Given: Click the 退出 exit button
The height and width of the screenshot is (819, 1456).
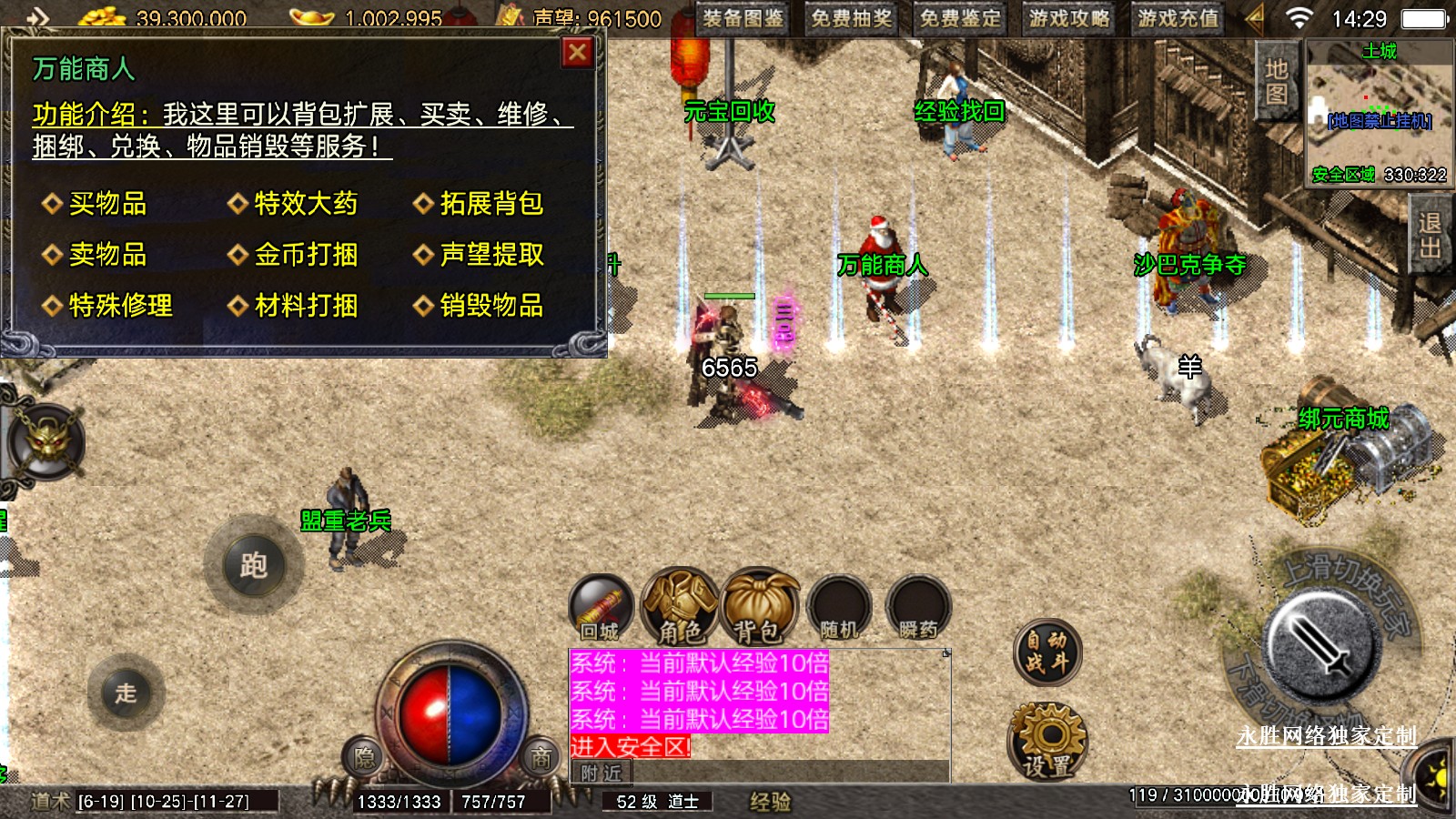Looking at the screenshot, I should point(1430,235).
